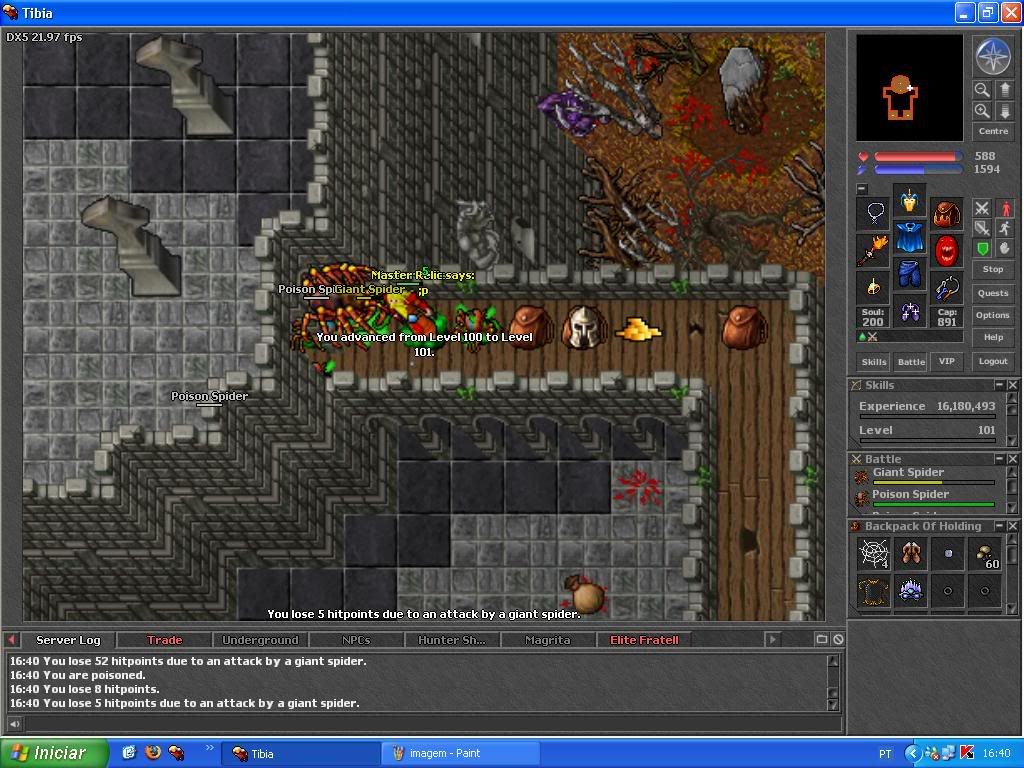Target Giant Spider in Battle list
The height and width of the screenshot is (768, 1024).
tap(908, 473)
